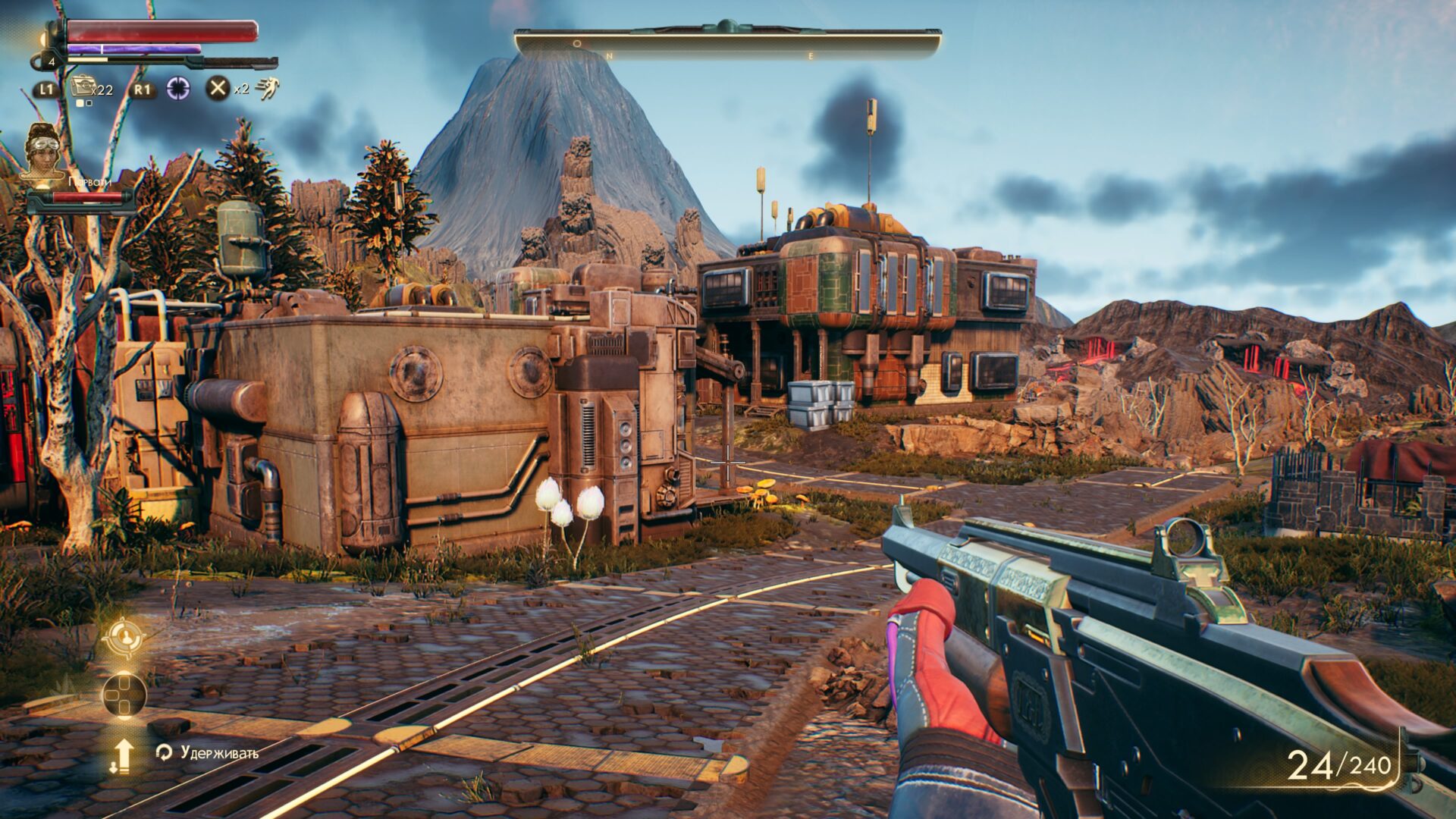Click the sprinting figure dodge icon
This screenshot has height=819, width=1456.
(x=267, y=89)
